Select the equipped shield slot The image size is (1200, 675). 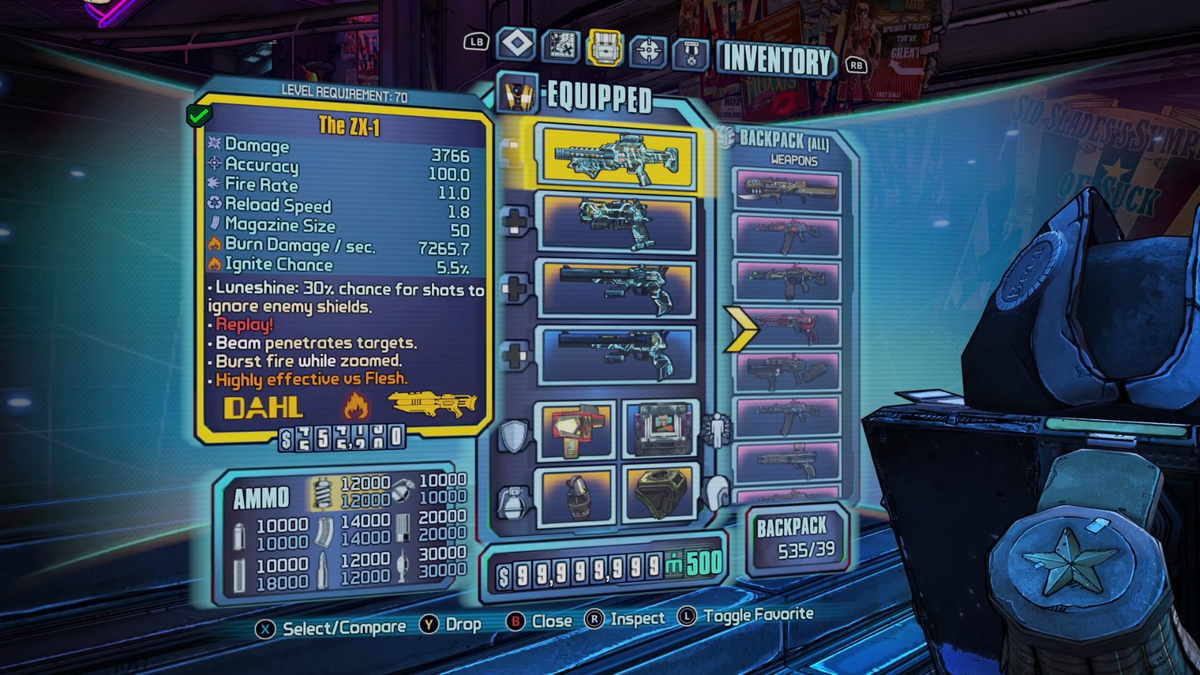pyautogui.click(x=577, y=430)
